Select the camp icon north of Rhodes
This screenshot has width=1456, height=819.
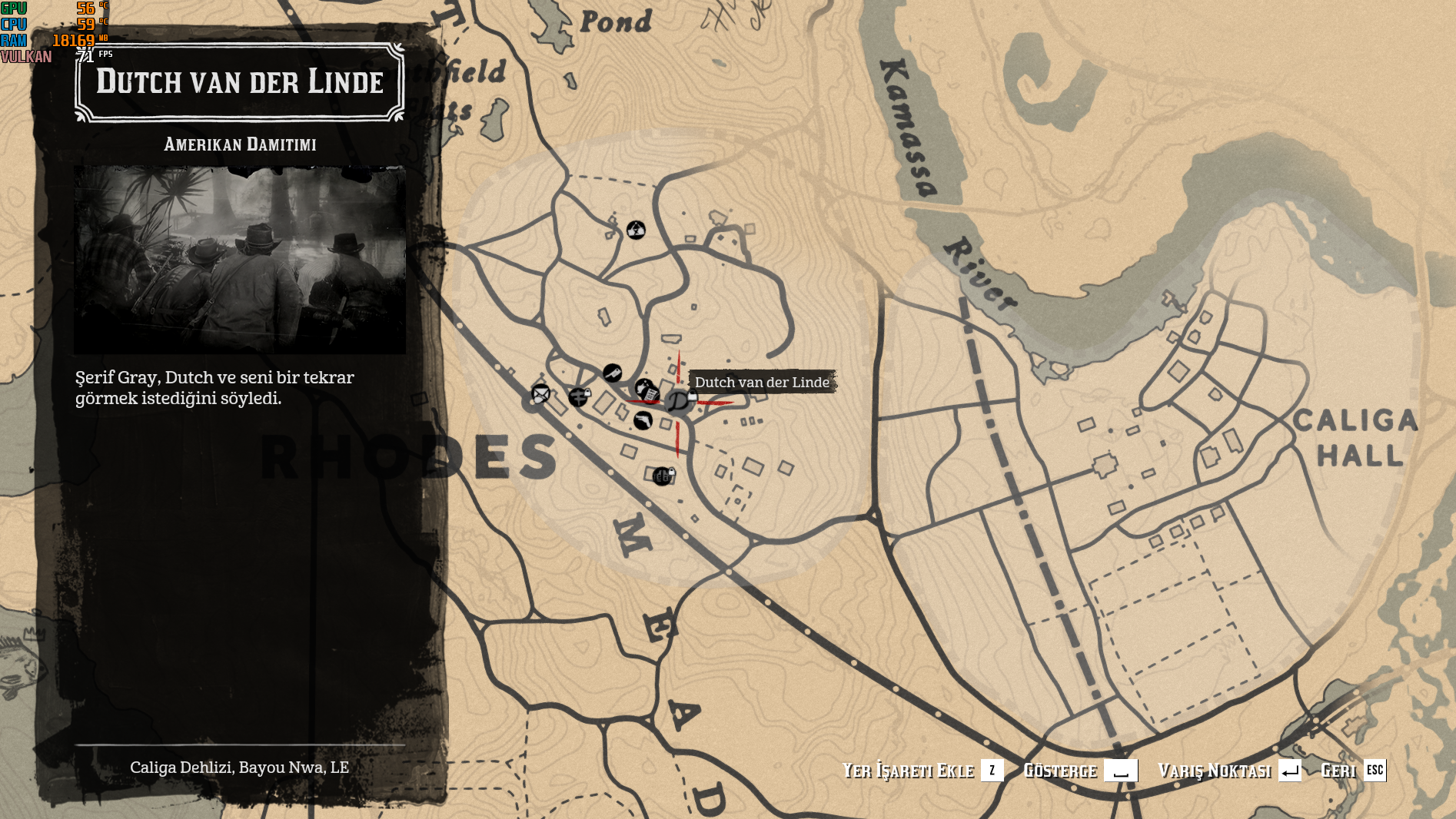click(637, 228)
